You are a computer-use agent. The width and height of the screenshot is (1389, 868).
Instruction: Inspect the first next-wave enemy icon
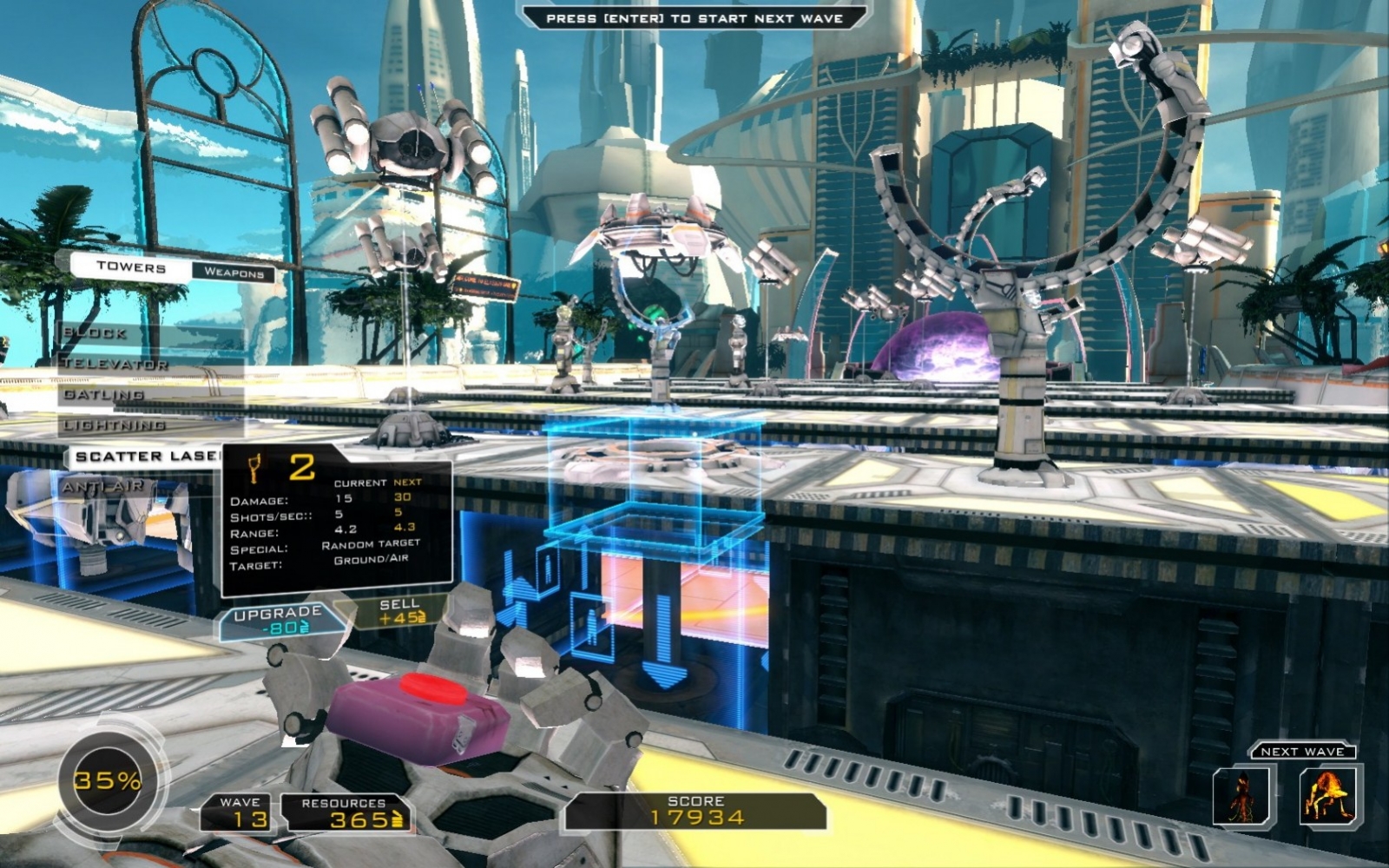click(x=1240, y=796)
